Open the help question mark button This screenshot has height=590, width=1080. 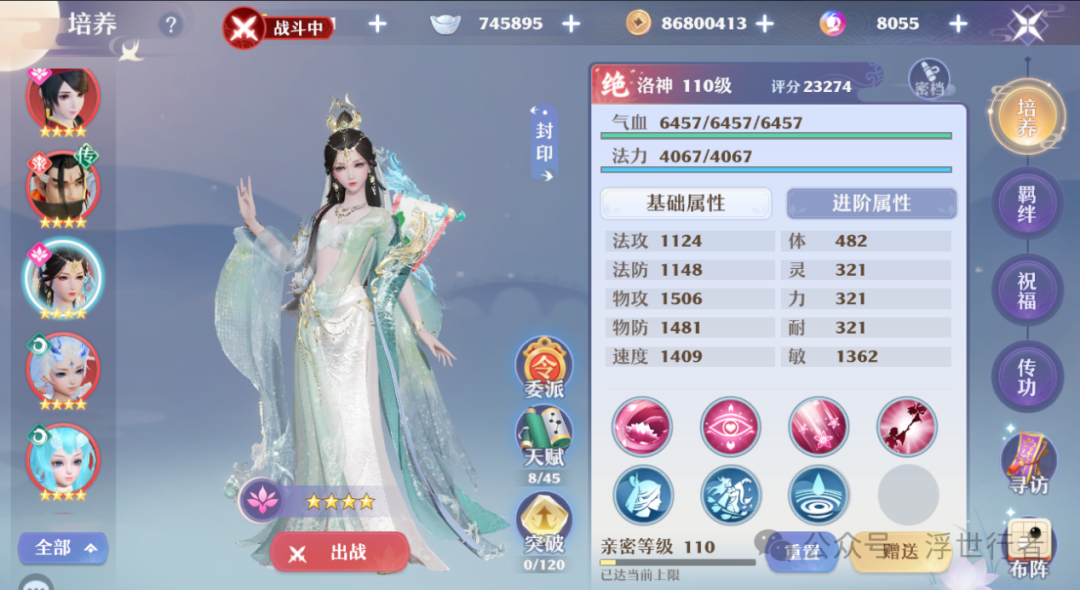tap(171, 24)
